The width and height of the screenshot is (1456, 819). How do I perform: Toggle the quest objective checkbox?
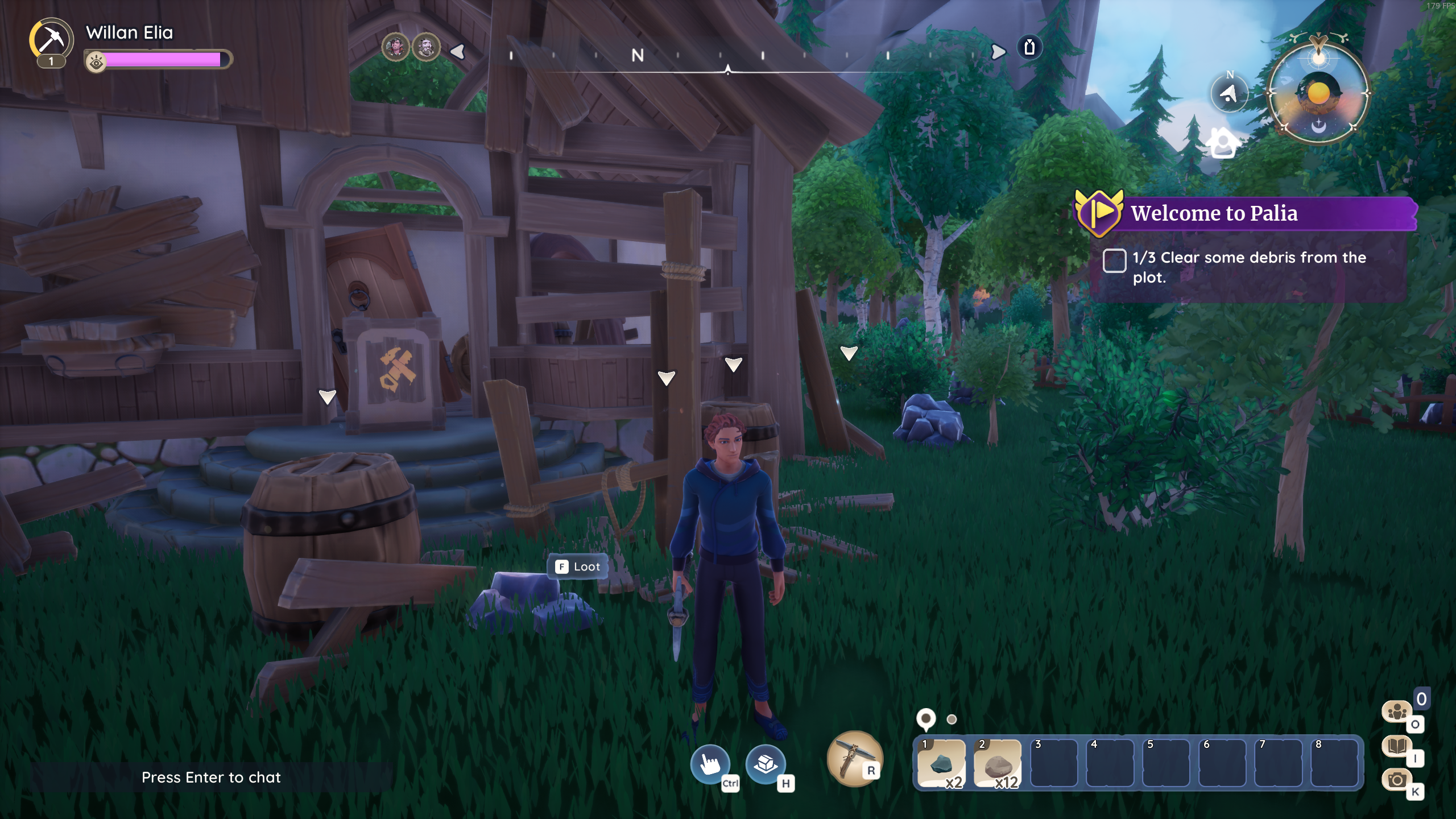[x=1114, y=260]
